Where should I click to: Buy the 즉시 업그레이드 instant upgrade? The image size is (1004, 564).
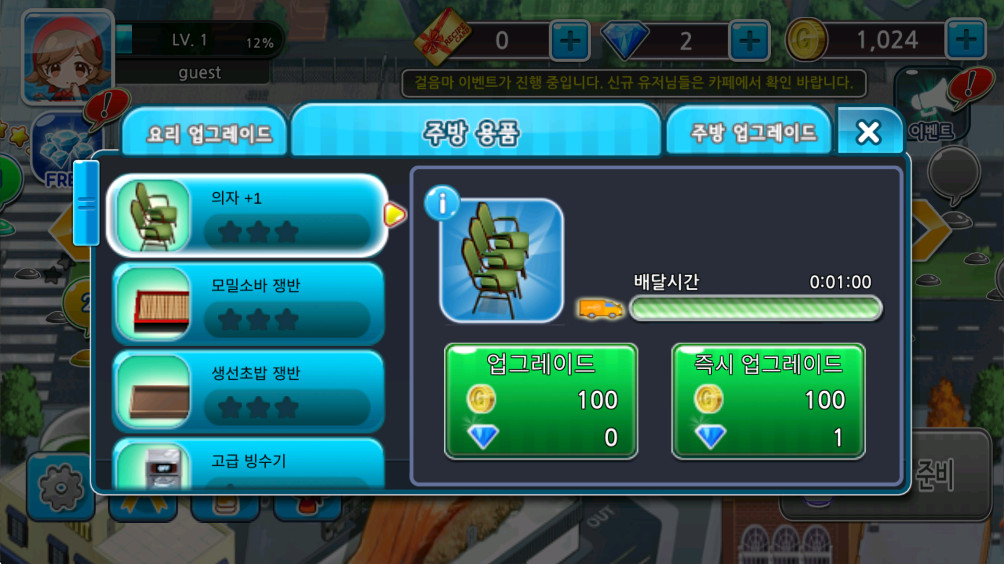[x=767, y=401]
